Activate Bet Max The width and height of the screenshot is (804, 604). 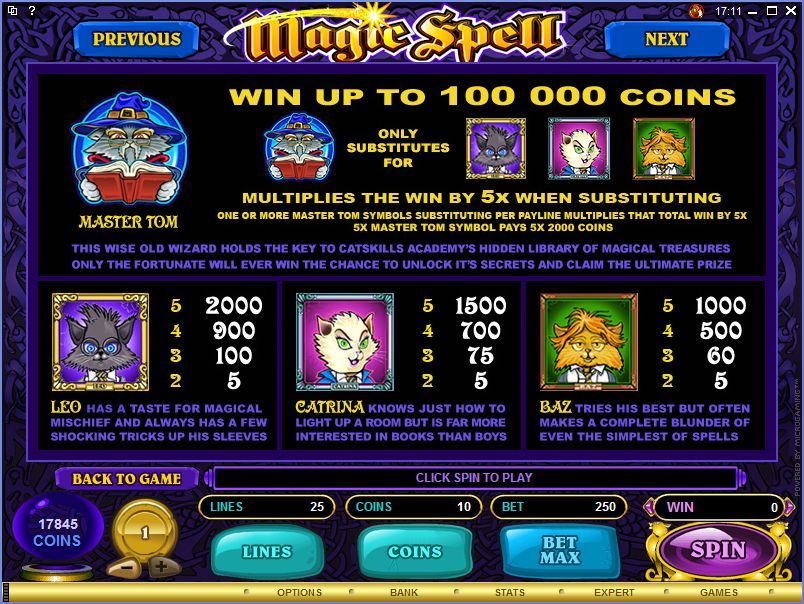click(x=559, y=551)
